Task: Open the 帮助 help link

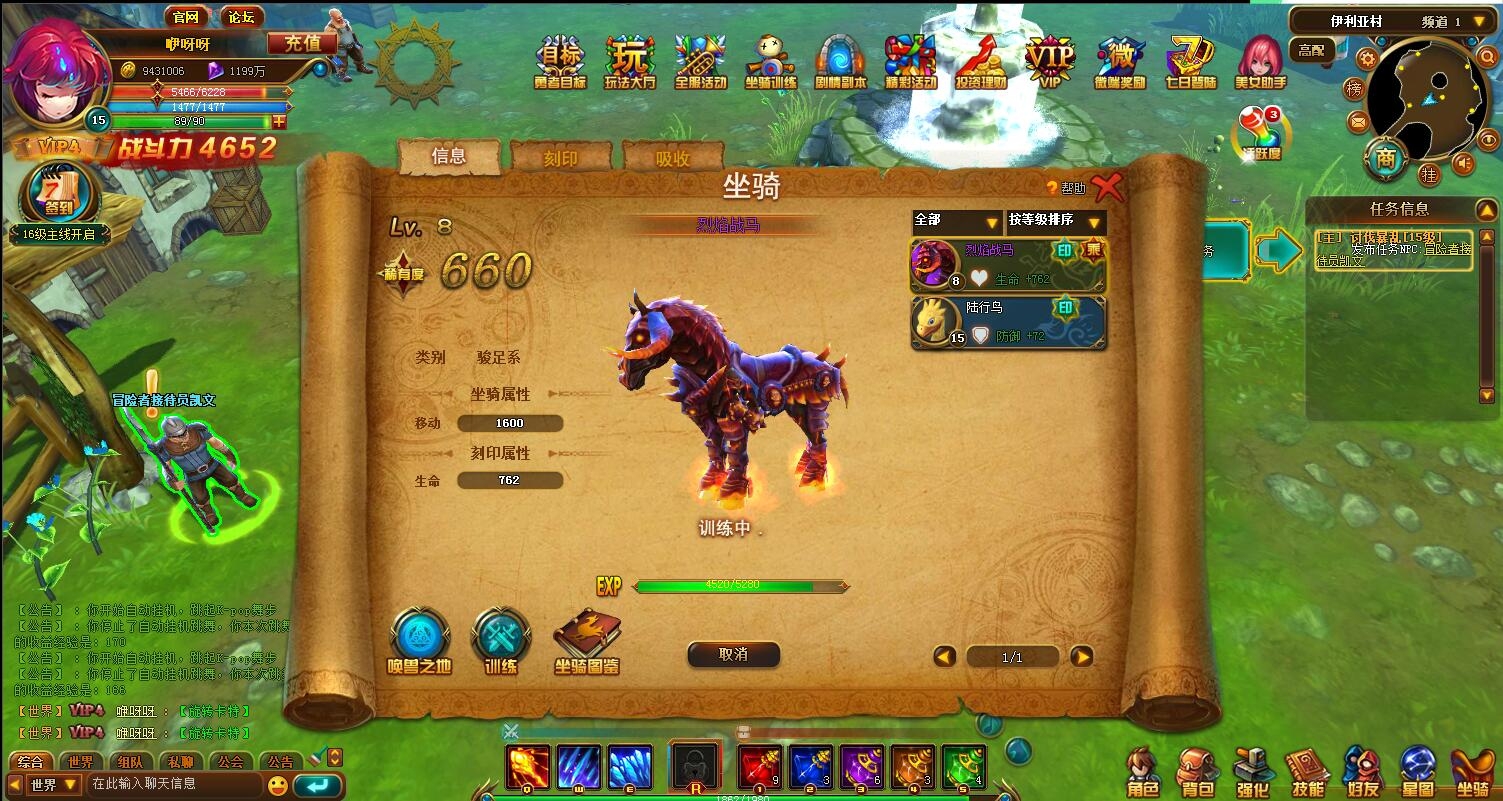Action: coord(1066,188)
